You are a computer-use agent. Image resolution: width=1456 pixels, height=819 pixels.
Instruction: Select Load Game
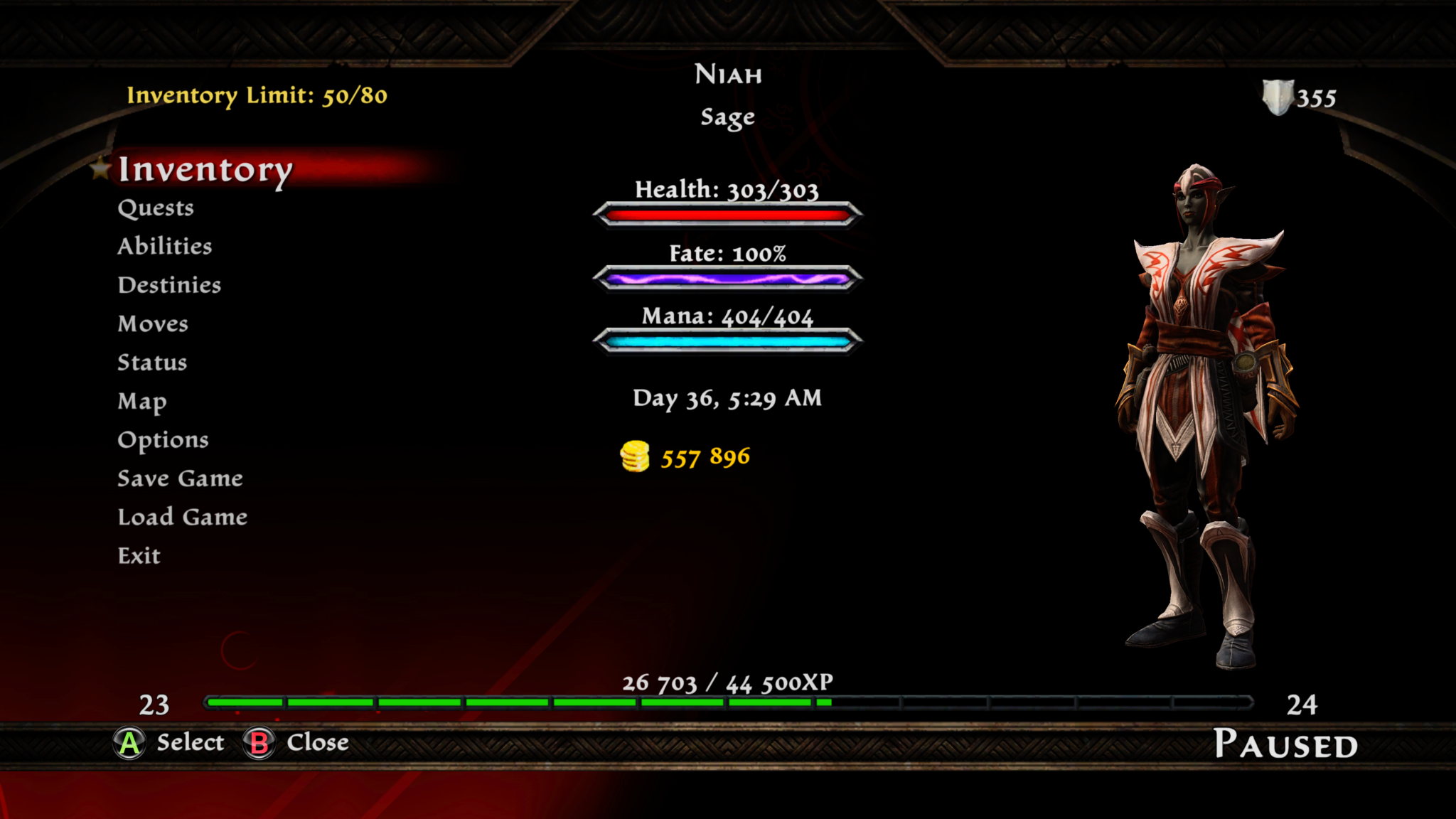183,517
